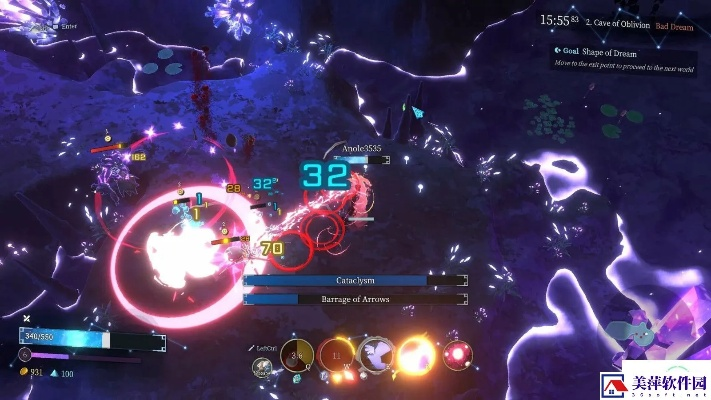Activate the red W ability icon
Image resolution: width=711 pixels, height=400 pixels.
tap(336, 355)
